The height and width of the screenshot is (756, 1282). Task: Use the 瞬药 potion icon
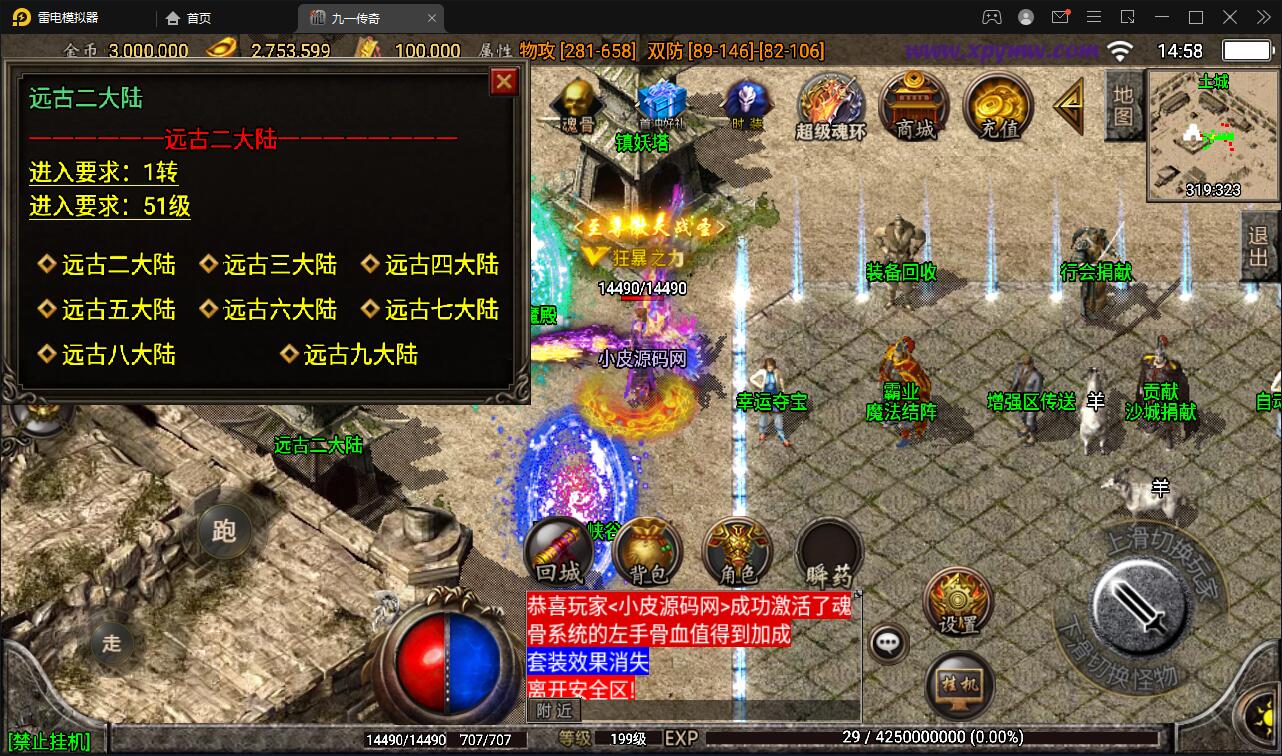(x=828, y=549)
